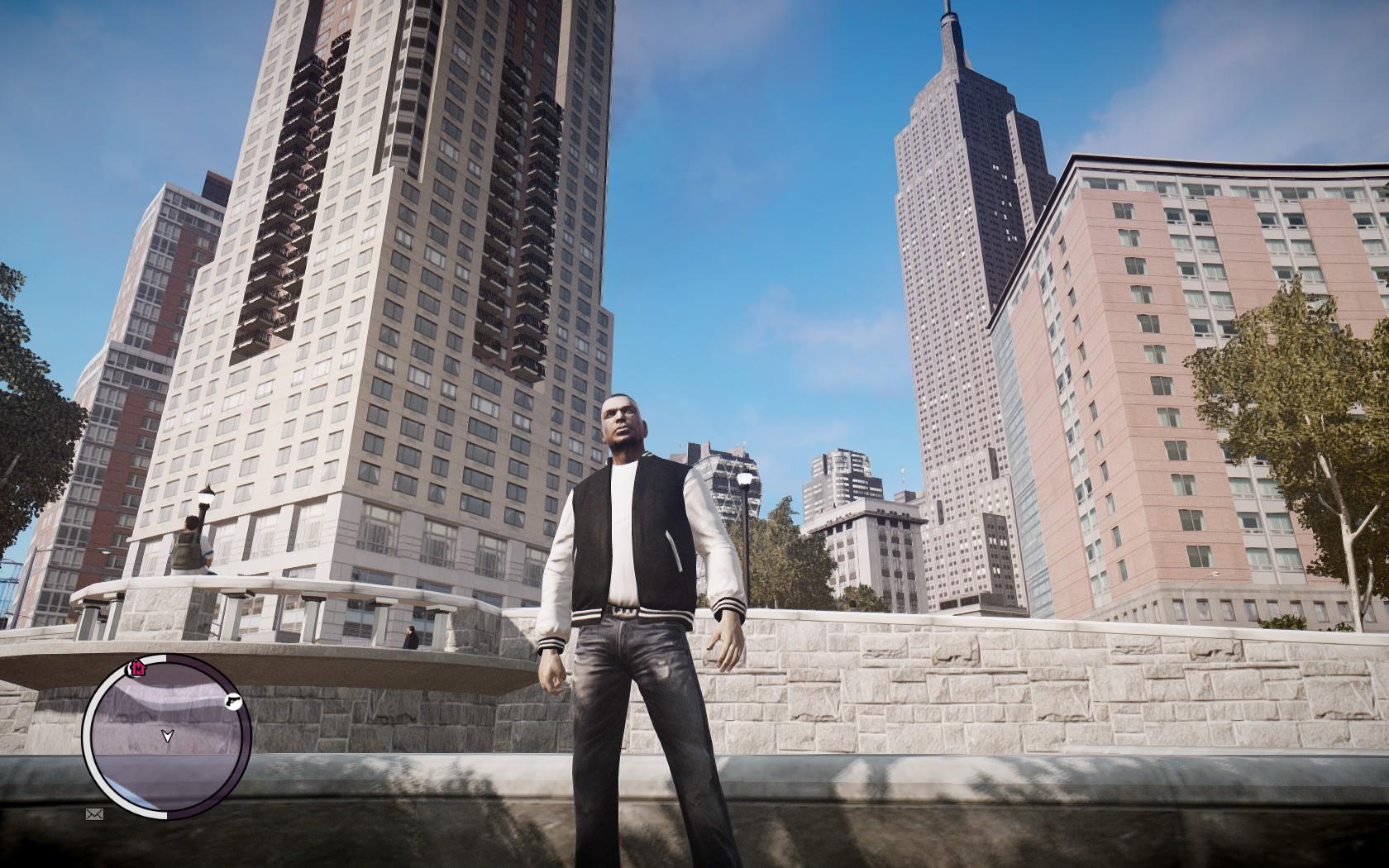This screenshot has width=1389, height=868.
Task: Select the pistol gun shop blip
Action: pyautogui.click(x=233, y=702)
